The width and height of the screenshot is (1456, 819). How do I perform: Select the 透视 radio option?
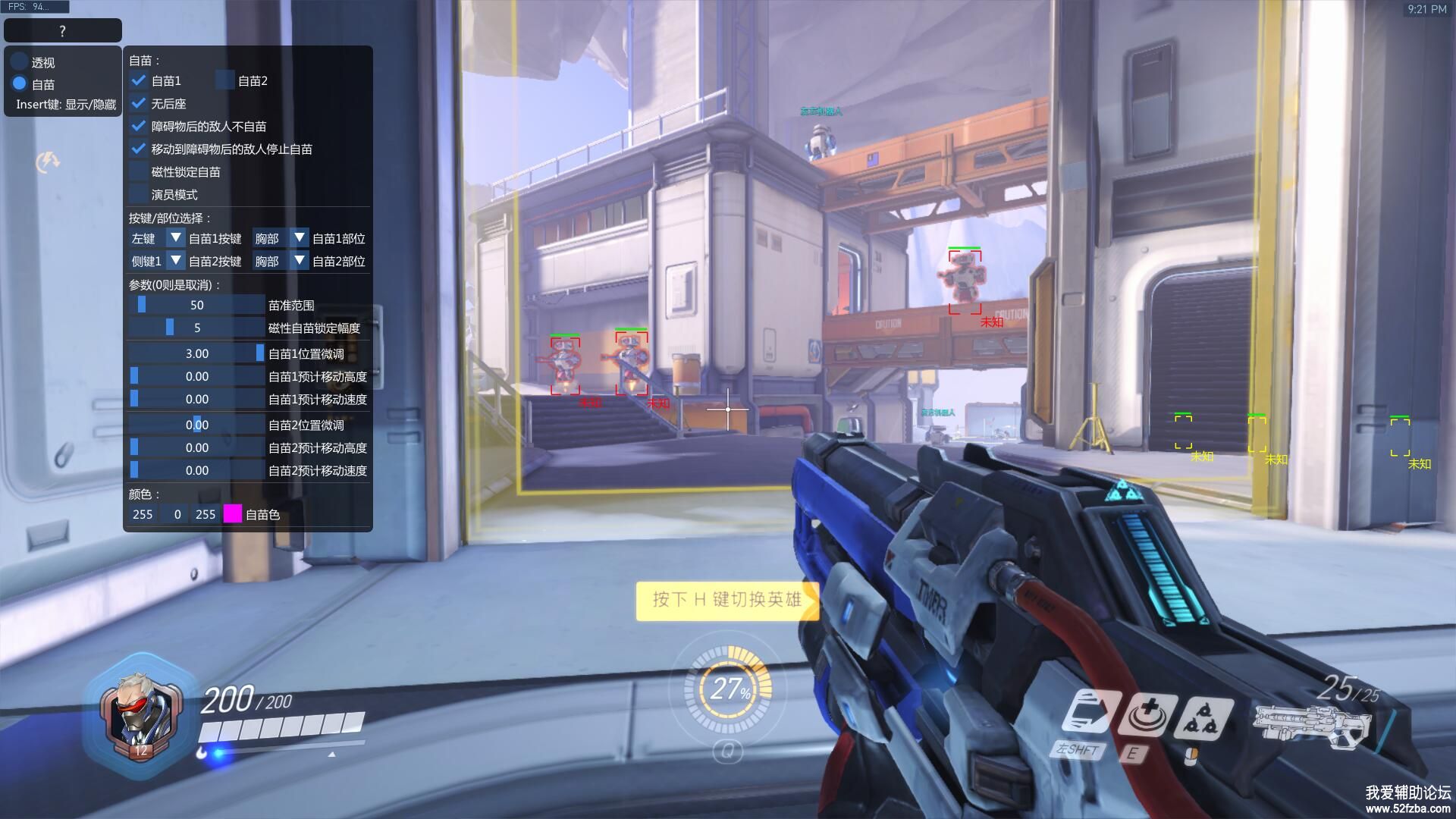coord(20,62)
